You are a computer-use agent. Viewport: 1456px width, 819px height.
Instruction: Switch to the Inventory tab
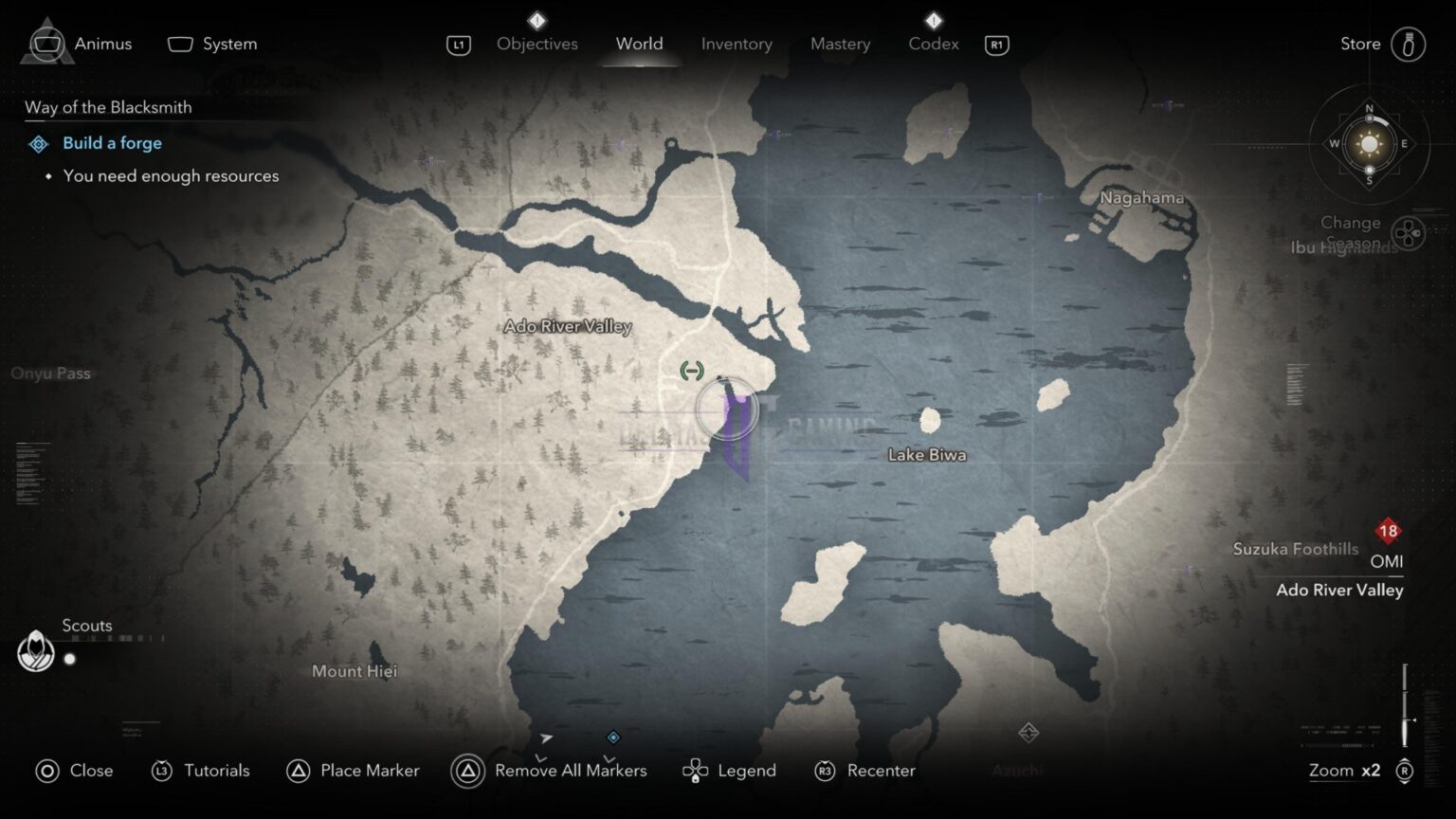click(737, 44)
